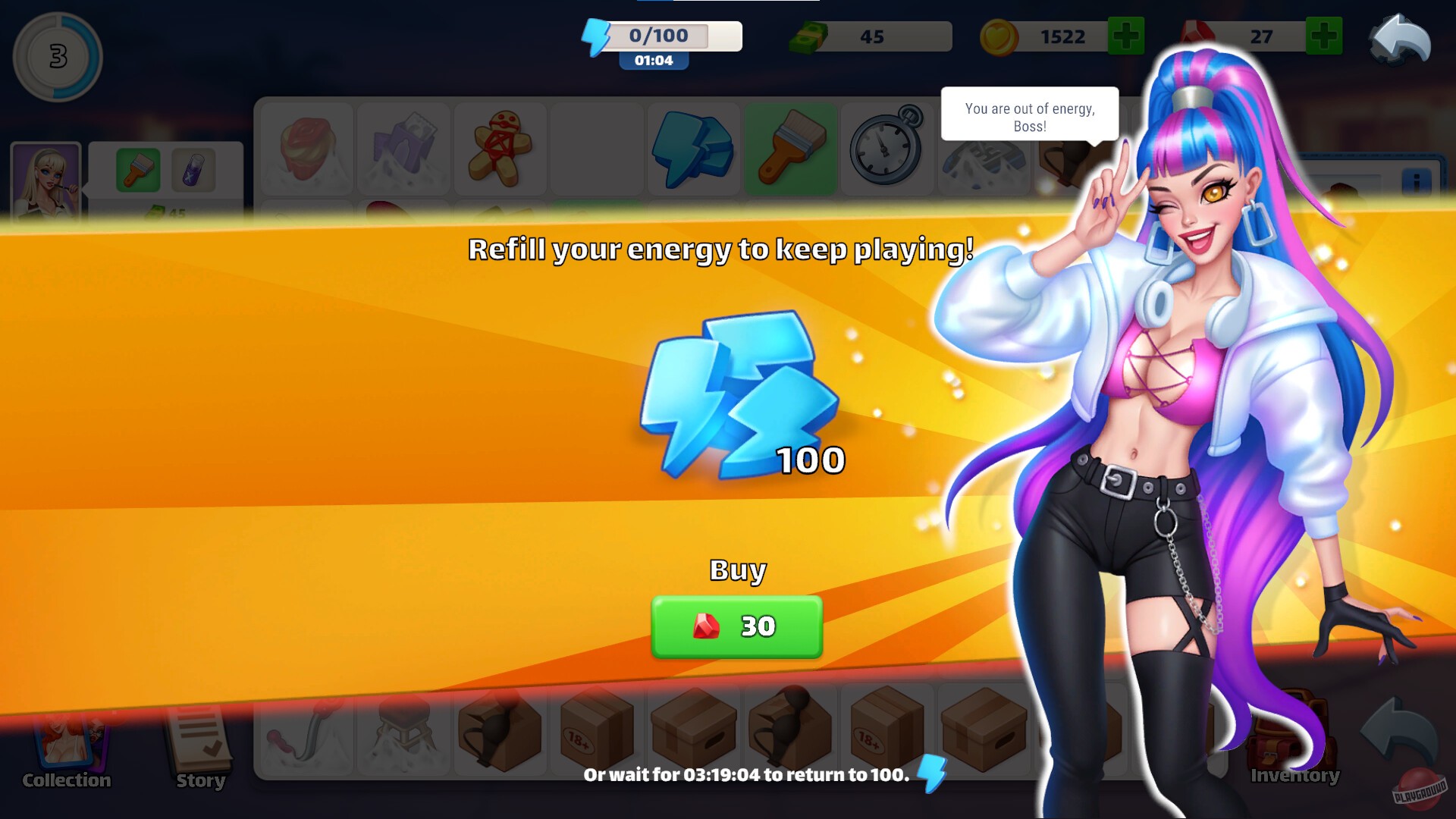
Task: Dismiss the out of energy speech bubble
Action: [x=1029, y=115]
